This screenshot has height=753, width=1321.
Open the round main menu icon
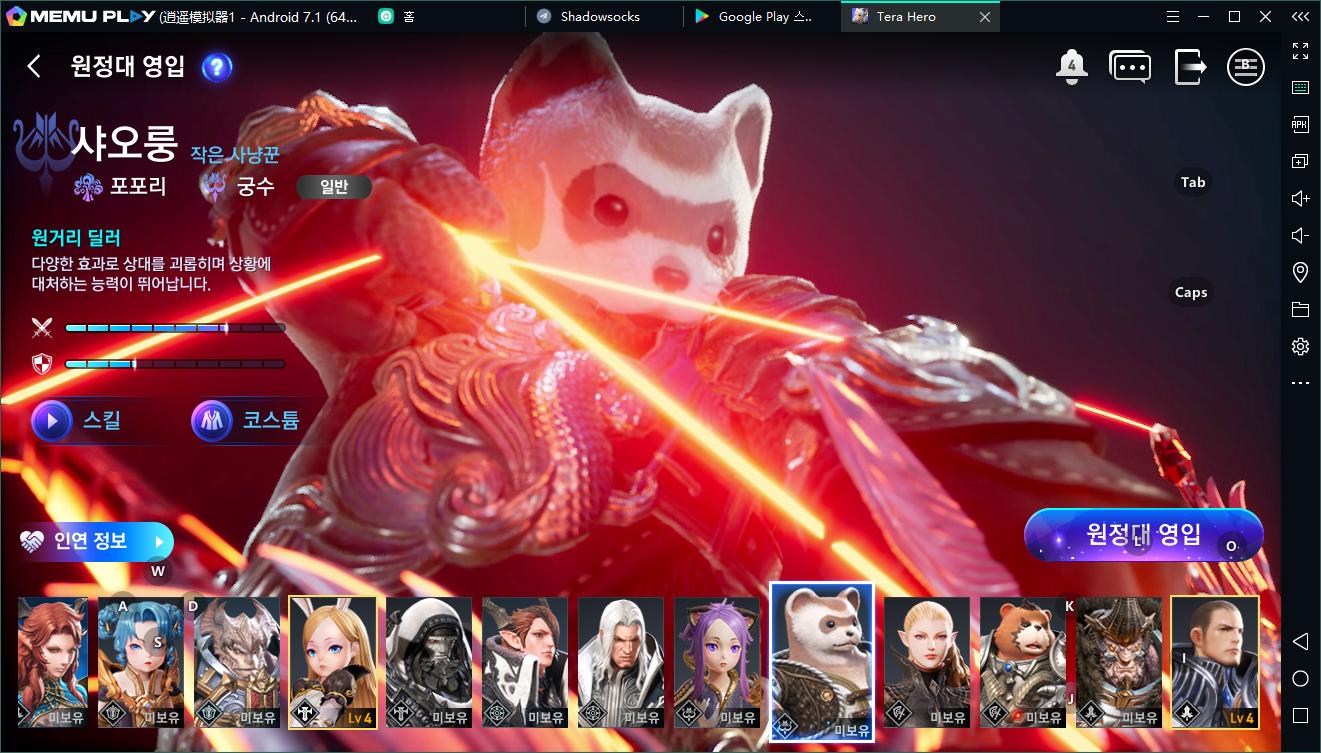point(1246,67)
